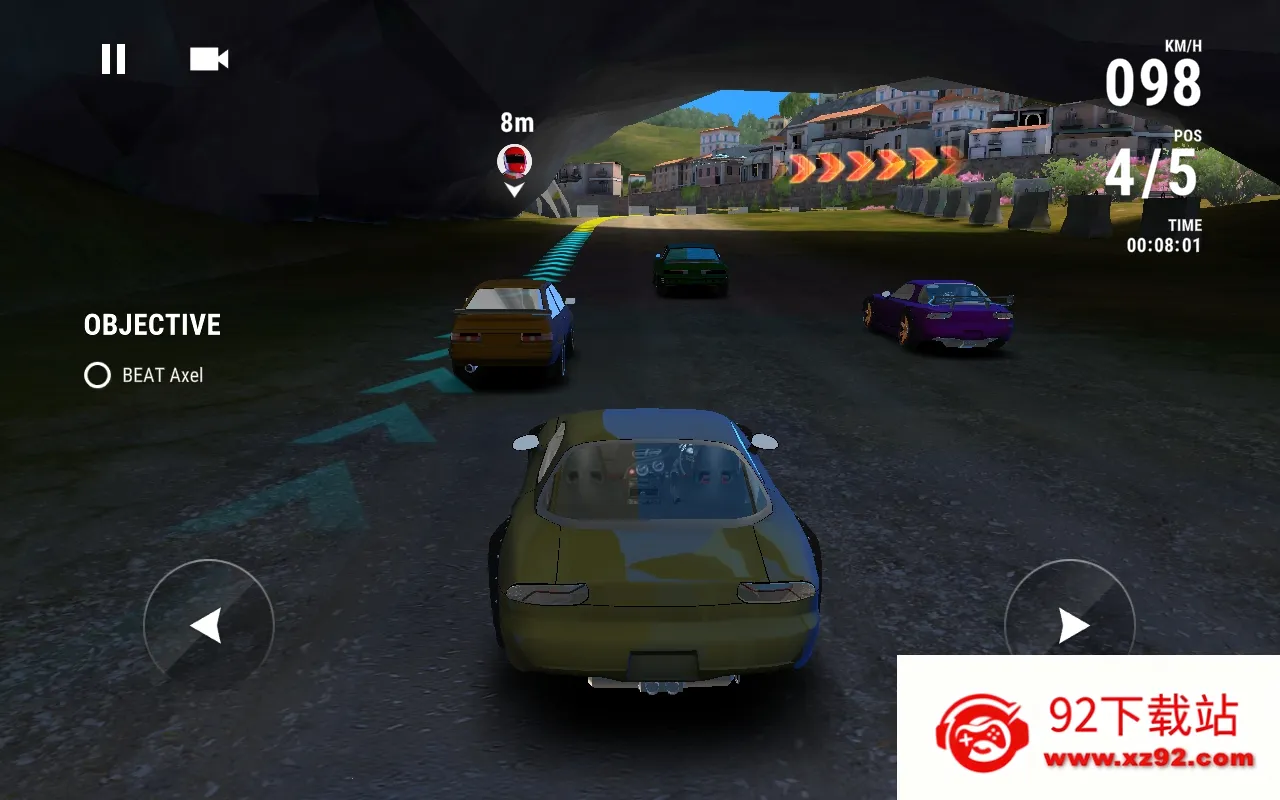
Task: Open the replay camera recorder
Action: point(207,59)
